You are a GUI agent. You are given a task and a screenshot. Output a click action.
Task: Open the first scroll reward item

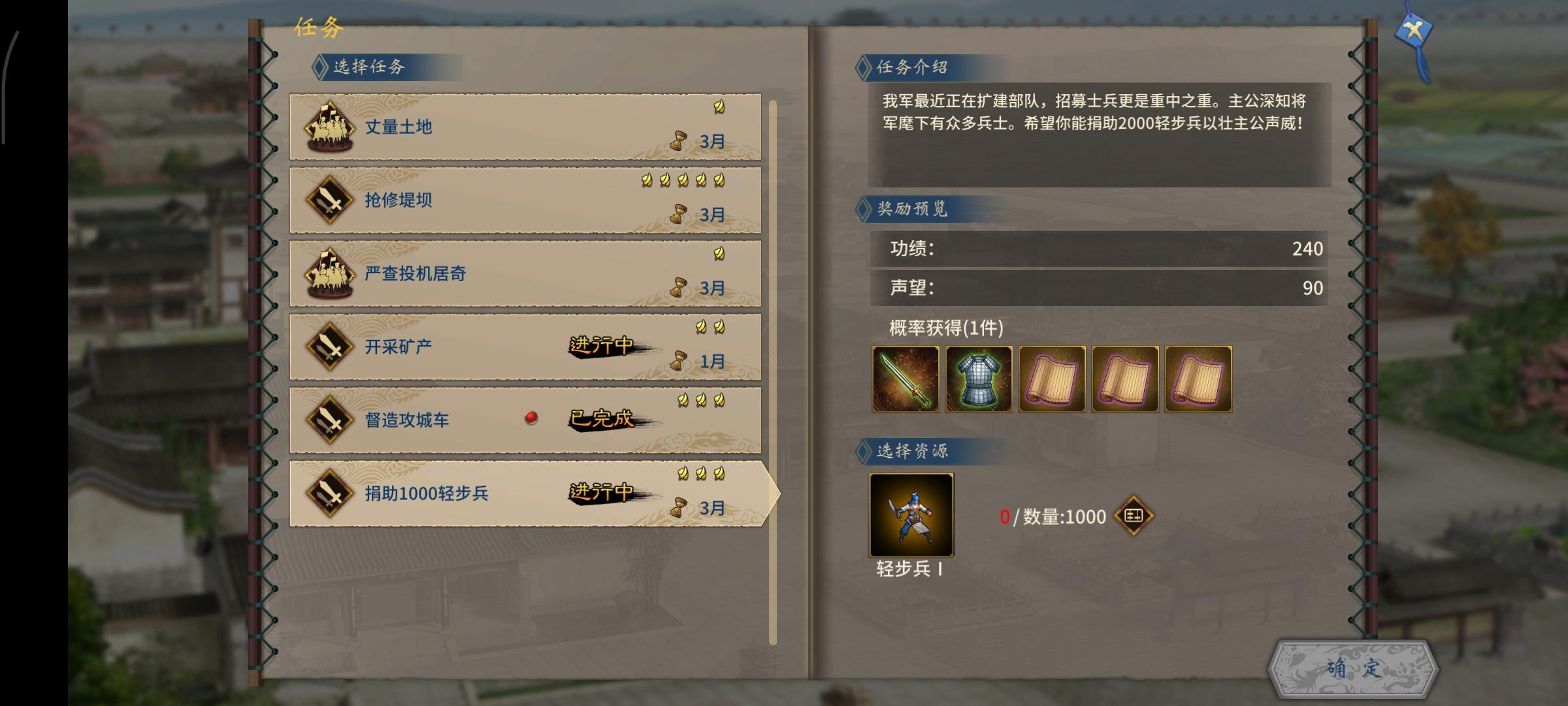tap(1051, 379)
